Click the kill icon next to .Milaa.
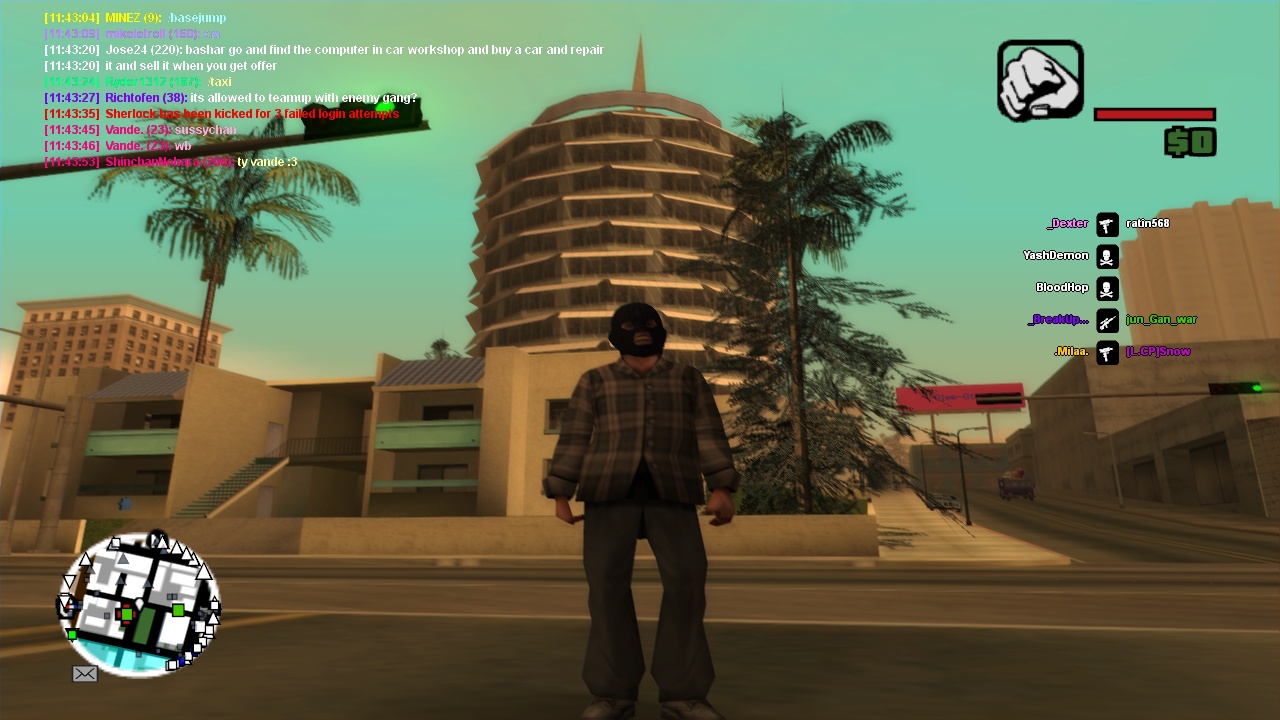This screenshot has height=720, width=1280. coord(1107,352)
